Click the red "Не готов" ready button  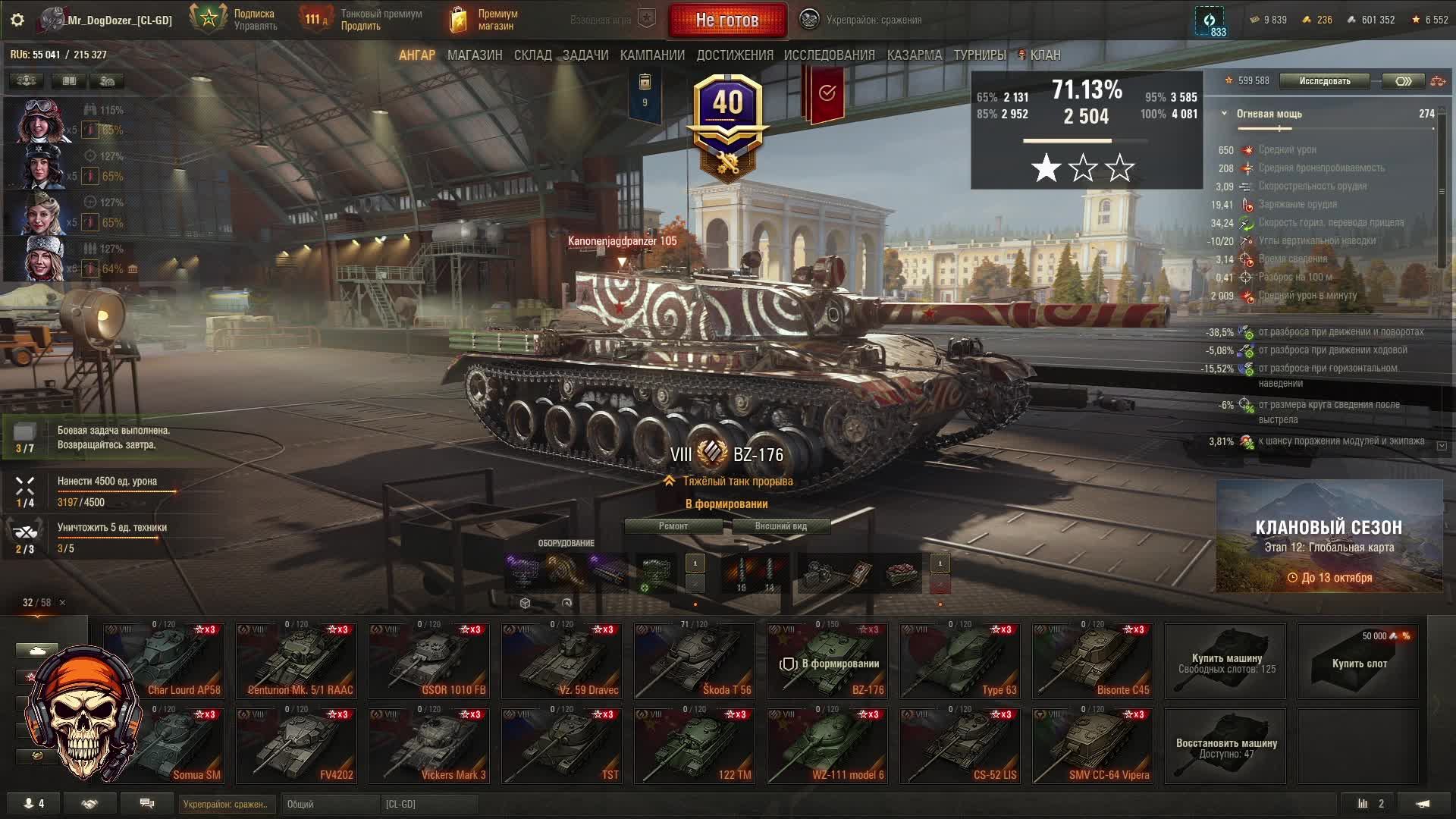pyautogui.click(x=726, y=20)
